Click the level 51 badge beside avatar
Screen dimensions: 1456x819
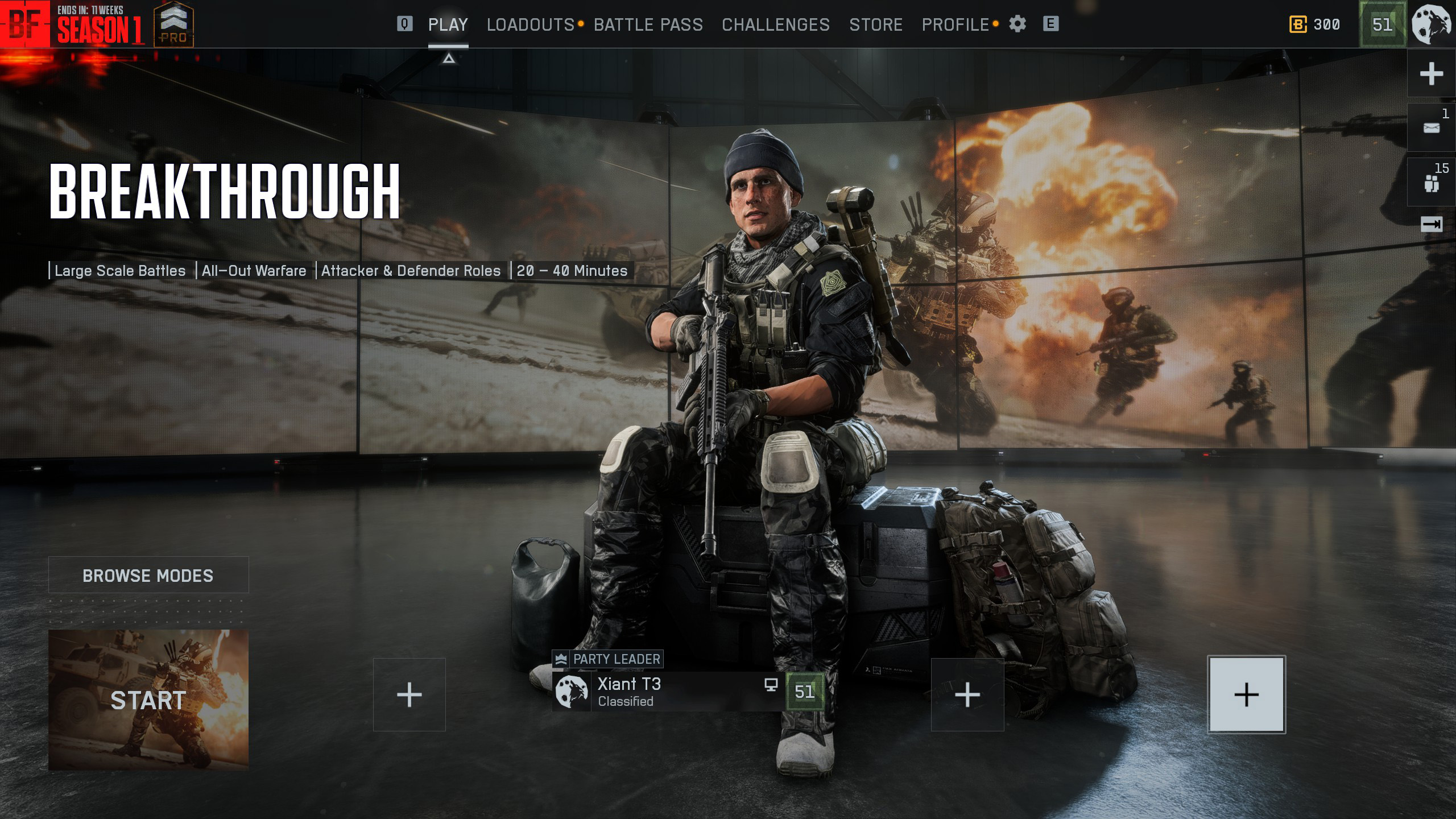tap(1382, 24)
